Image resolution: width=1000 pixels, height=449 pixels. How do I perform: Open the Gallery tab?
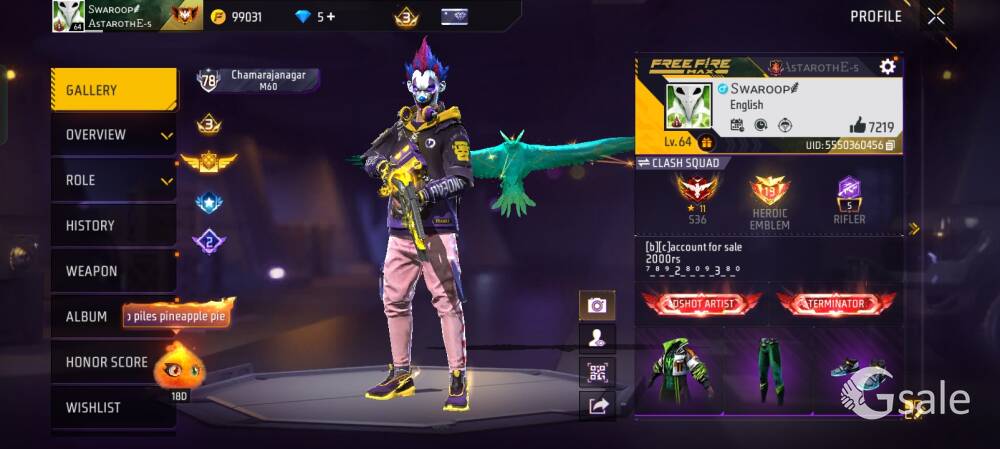pos(113,90)
